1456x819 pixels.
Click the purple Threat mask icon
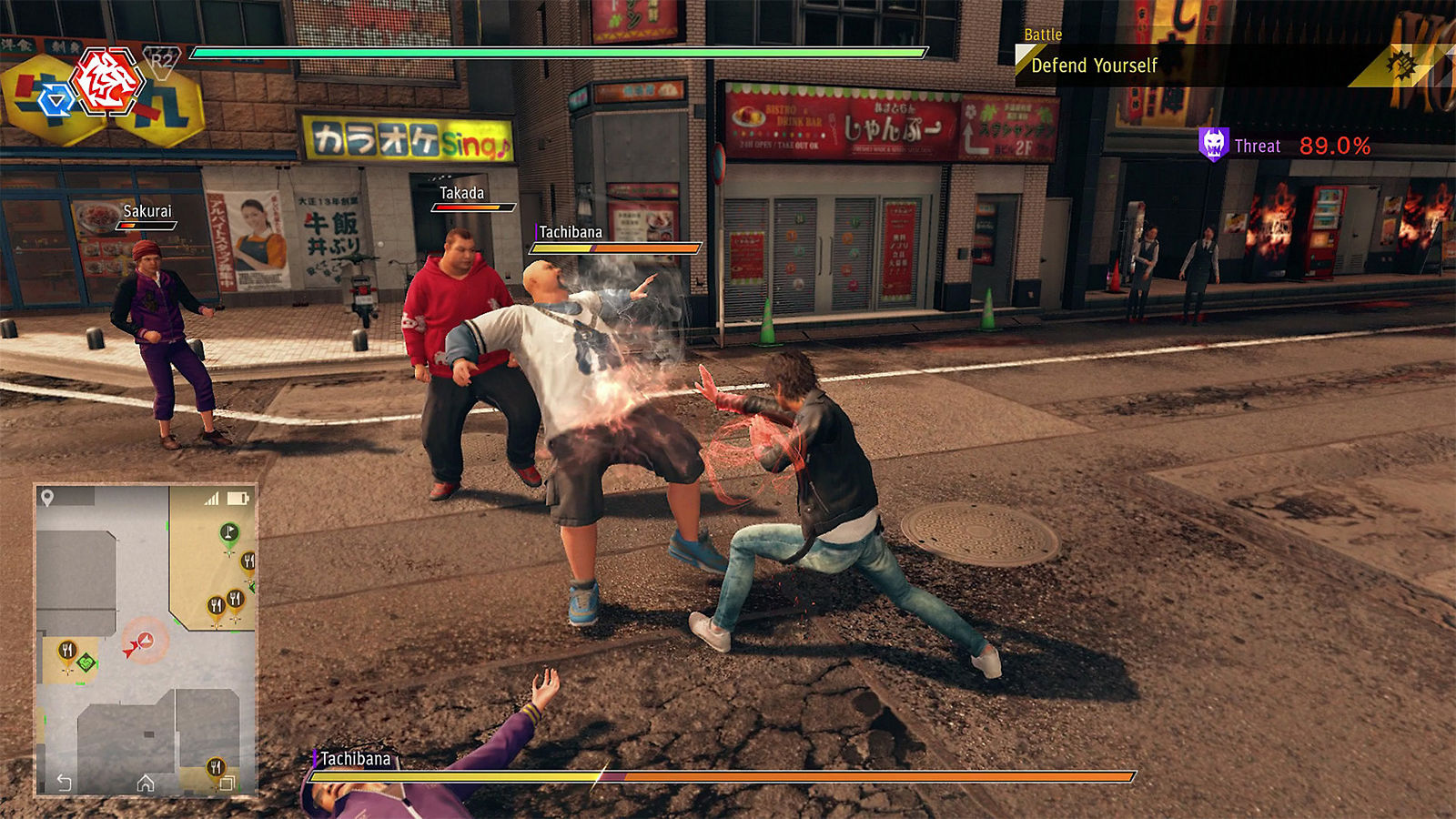1213,145
